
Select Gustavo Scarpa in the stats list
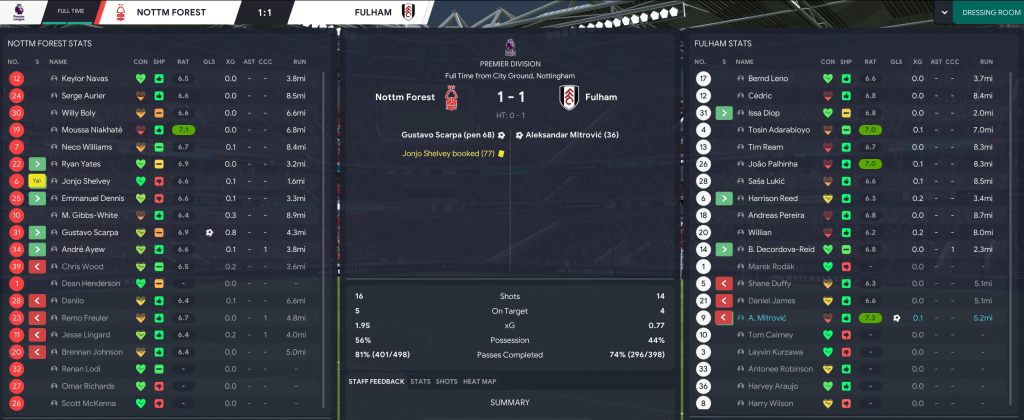click(x=91, y=232)
